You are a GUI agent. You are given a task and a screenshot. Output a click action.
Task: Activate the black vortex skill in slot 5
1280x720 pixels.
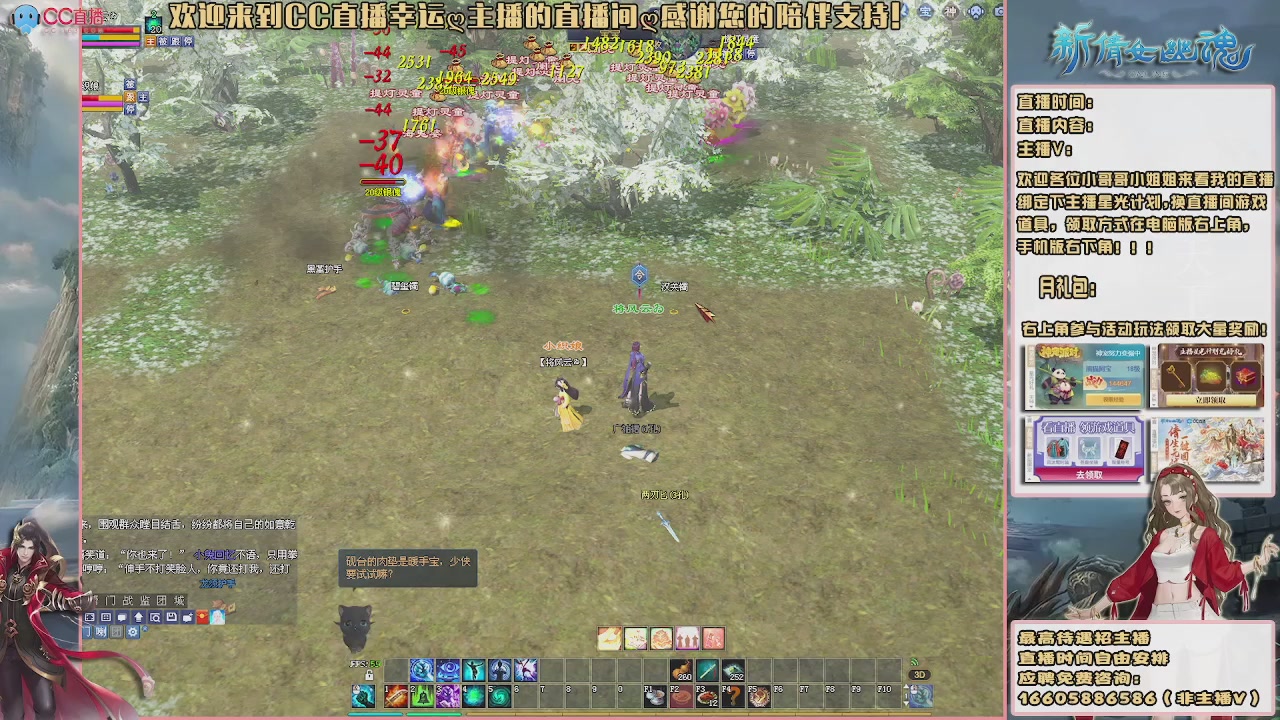click(497, 695)
